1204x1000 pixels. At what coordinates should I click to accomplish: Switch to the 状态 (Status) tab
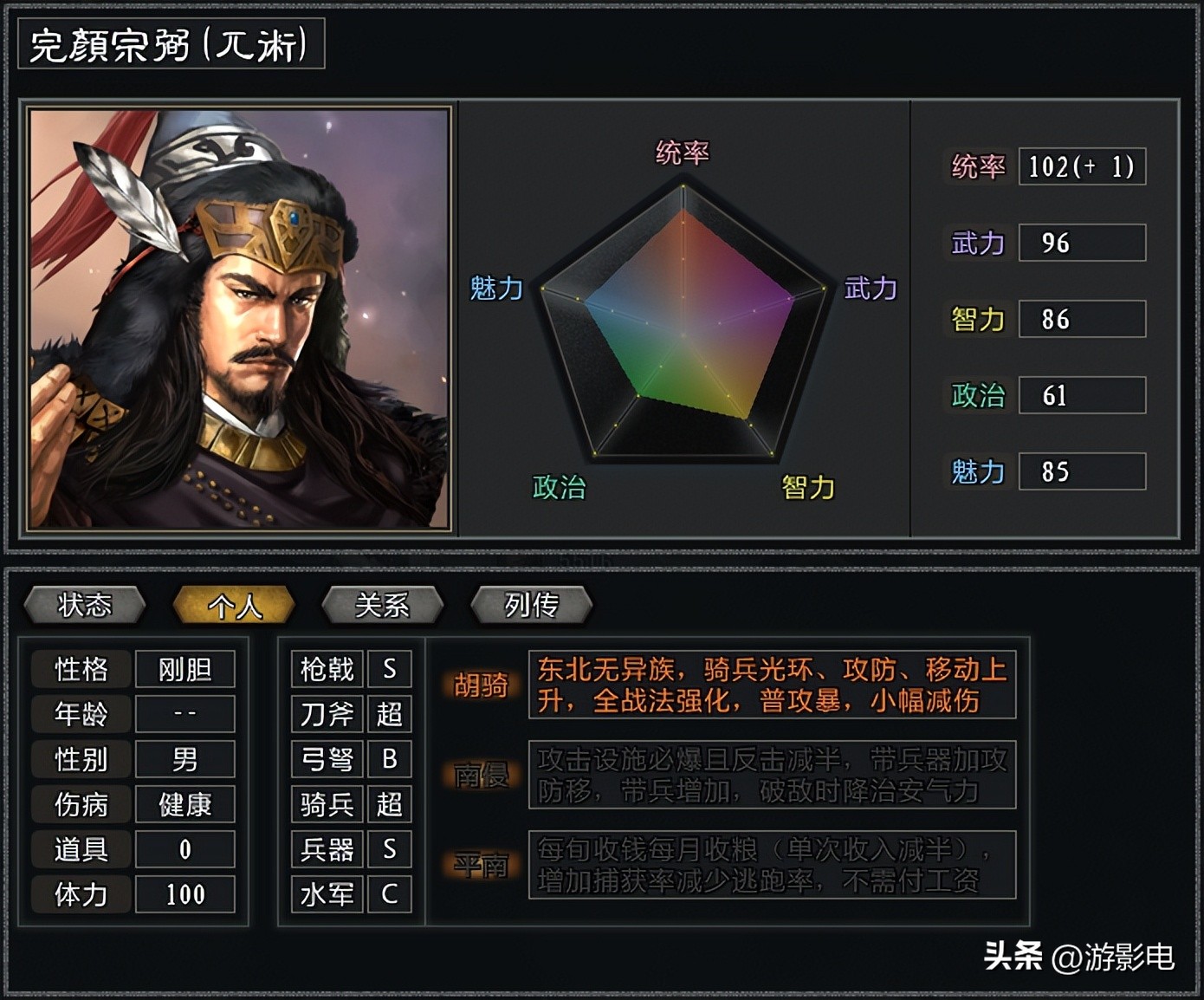tap(84, 606)
